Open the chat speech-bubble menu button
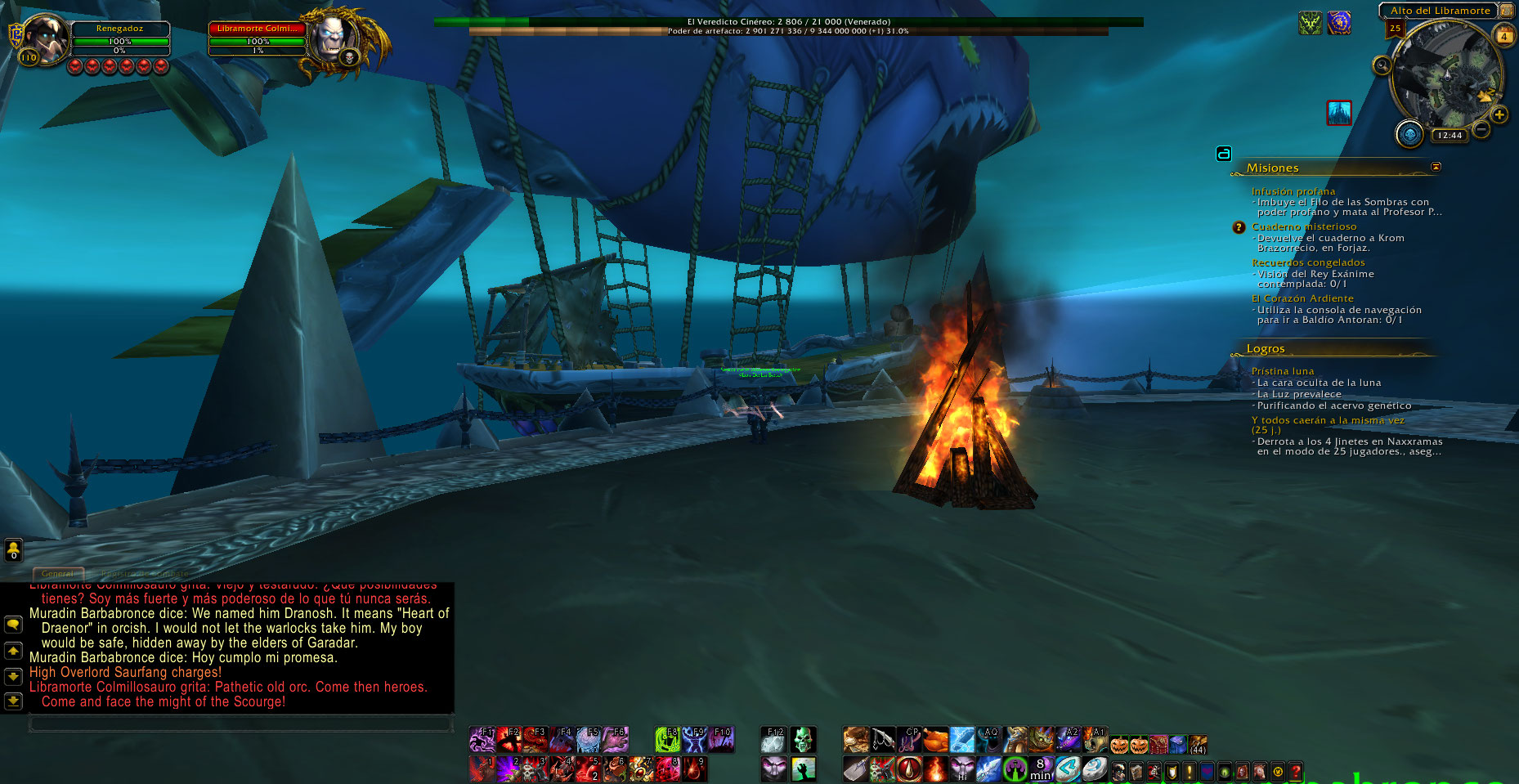This screenshot has width=1519, height=784. (x=13, y=625)
